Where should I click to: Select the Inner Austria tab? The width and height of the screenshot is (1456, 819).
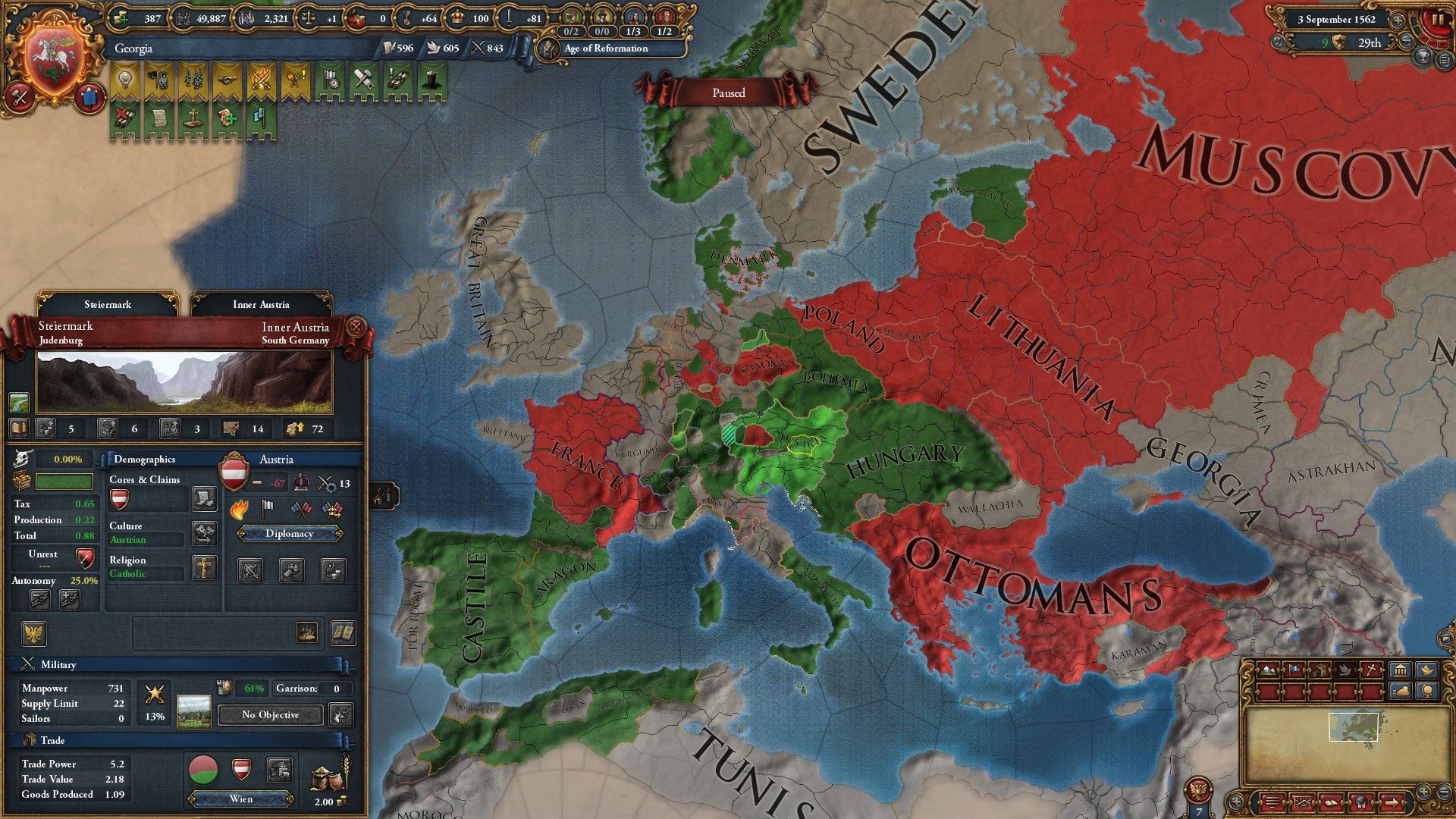click(261, 304)
